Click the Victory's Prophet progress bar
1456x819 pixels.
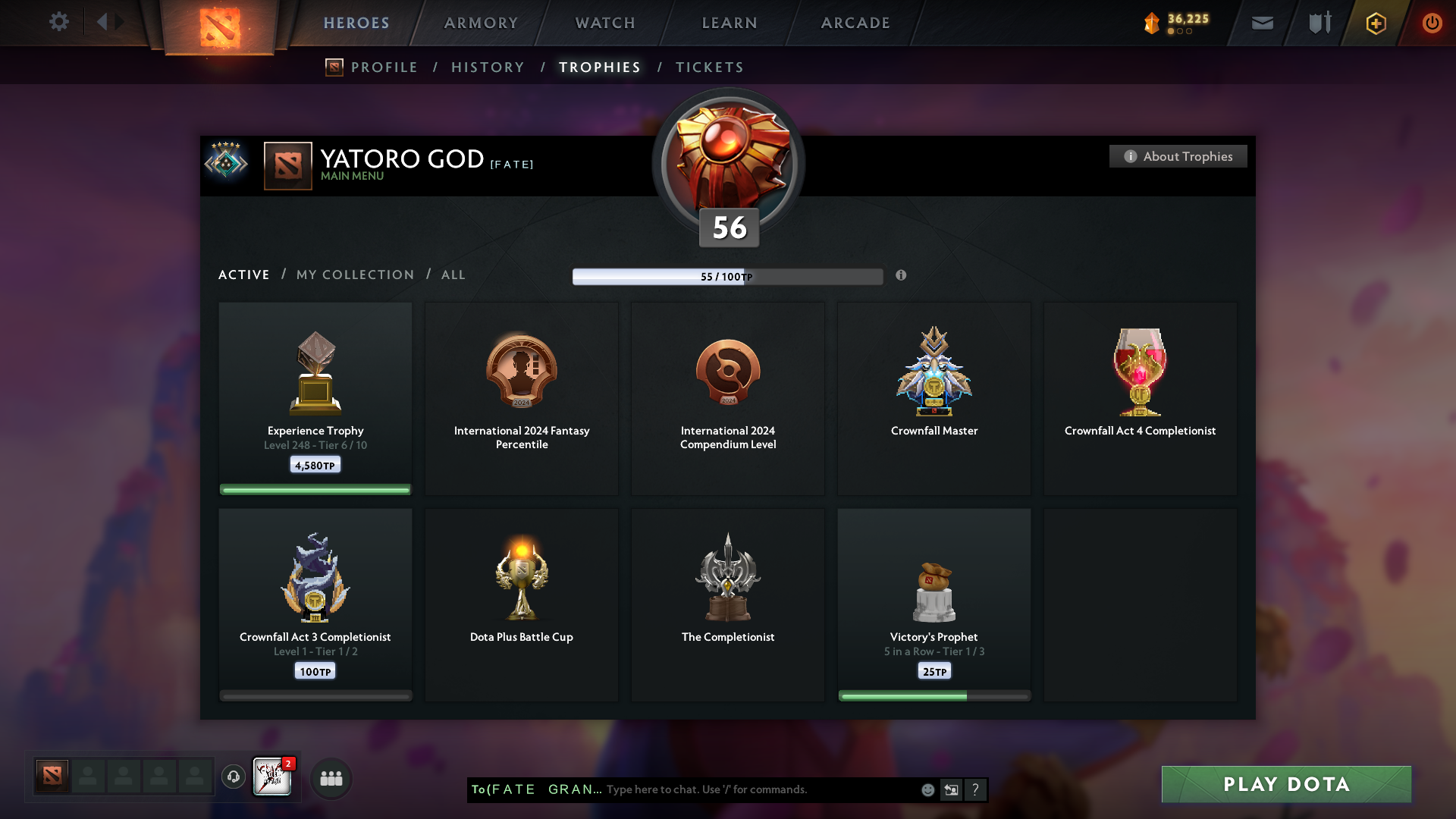click(x=934, y=695)
